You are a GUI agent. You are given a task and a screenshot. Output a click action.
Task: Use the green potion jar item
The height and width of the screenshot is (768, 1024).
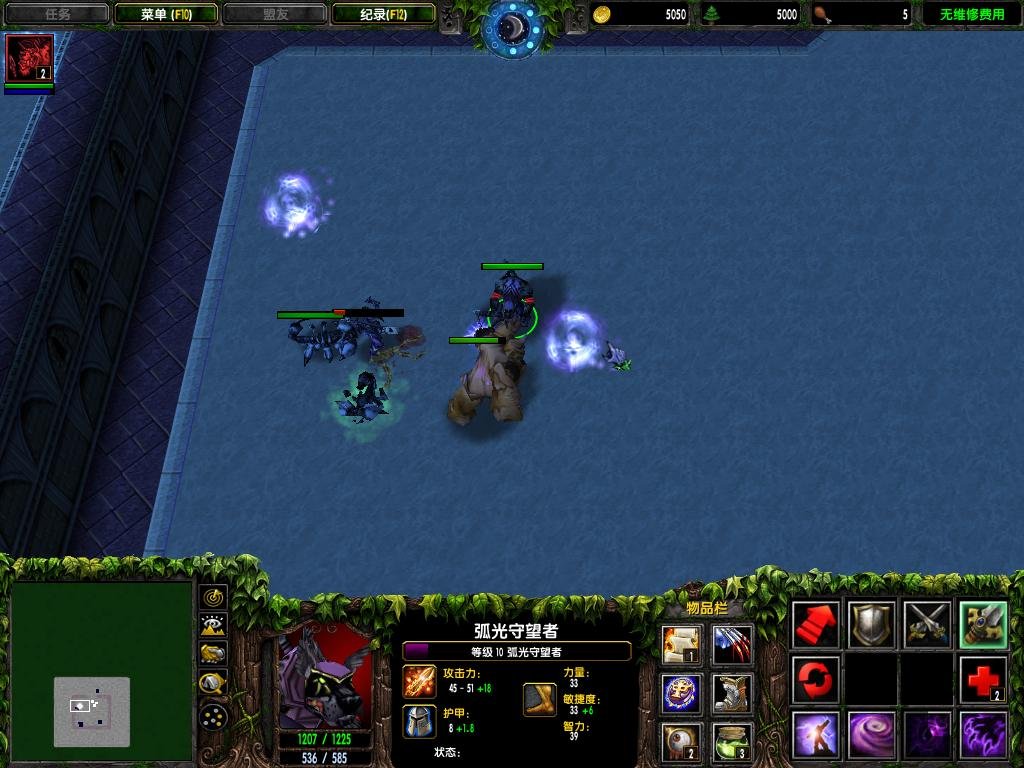tap(732, 741)
